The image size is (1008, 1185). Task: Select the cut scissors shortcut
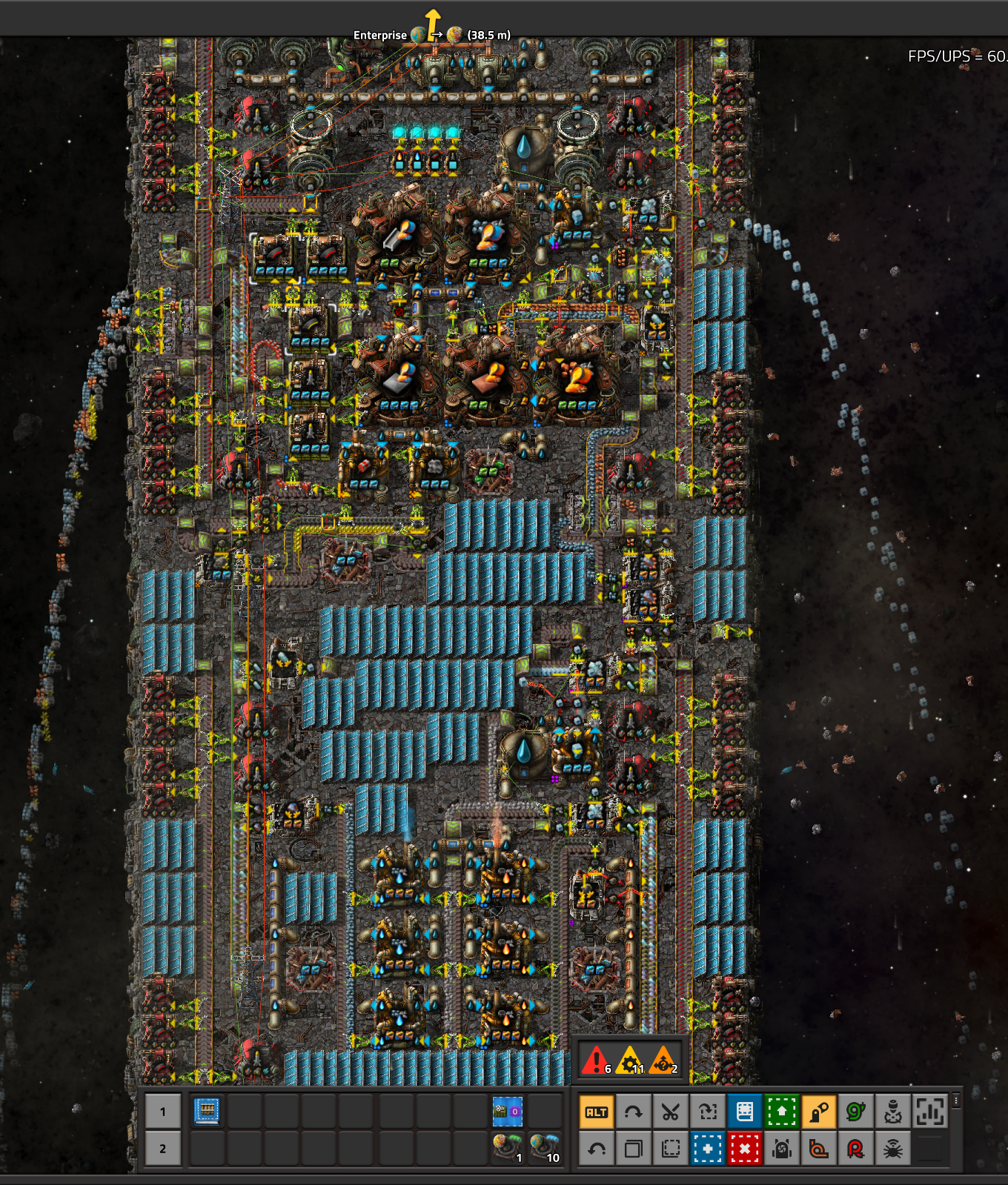pos(670,1112)
